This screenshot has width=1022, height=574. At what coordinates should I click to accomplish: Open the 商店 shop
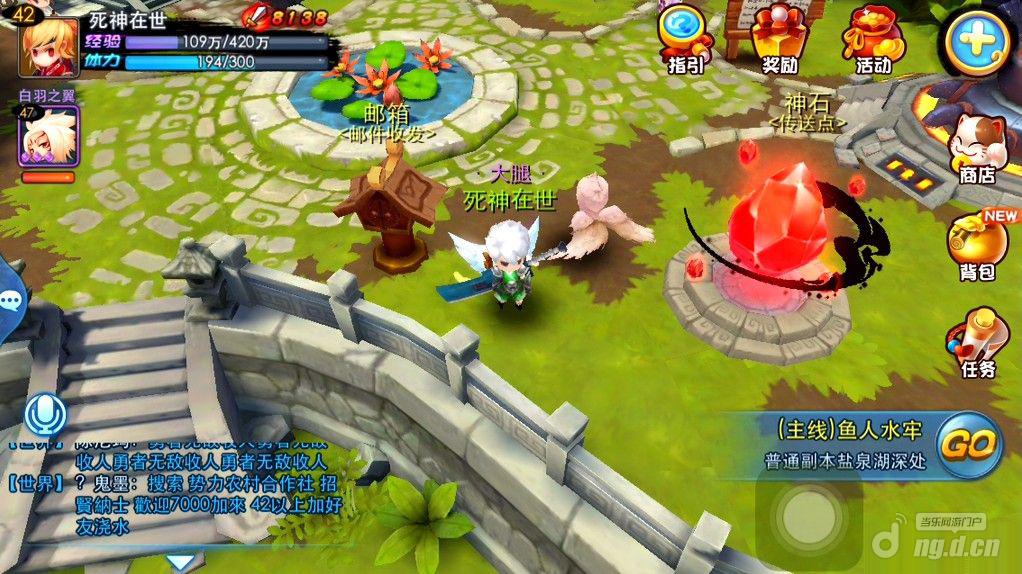click(975, 146)
